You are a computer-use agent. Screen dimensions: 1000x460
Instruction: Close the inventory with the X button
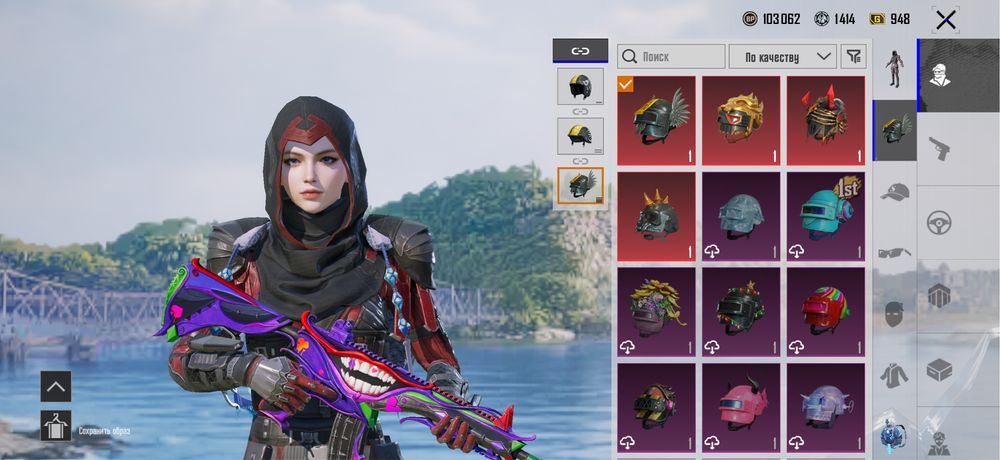tap(945, 19)
